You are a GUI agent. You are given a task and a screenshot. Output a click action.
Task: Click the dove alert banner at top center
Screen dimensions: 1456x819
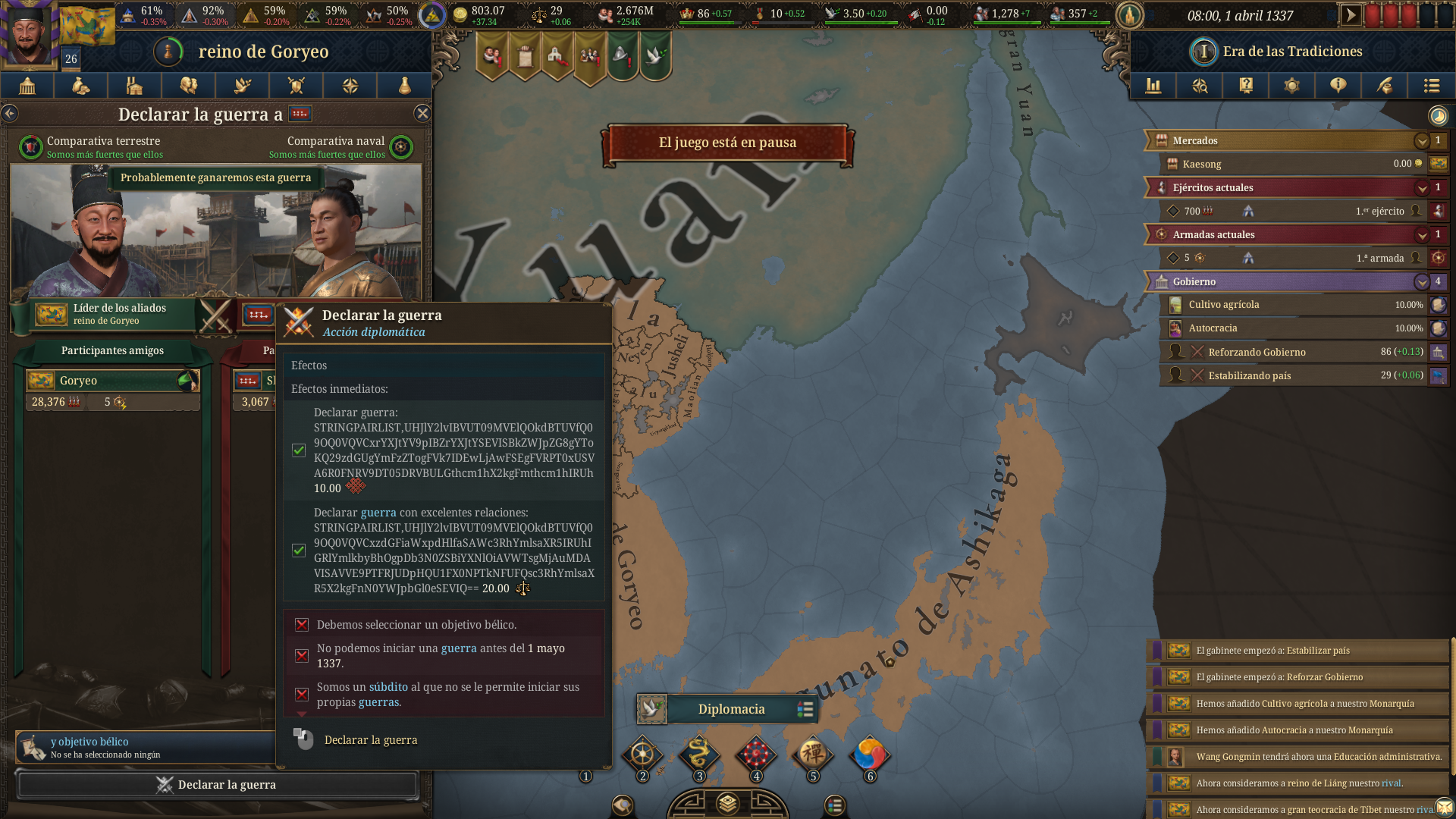coord(655,53)
